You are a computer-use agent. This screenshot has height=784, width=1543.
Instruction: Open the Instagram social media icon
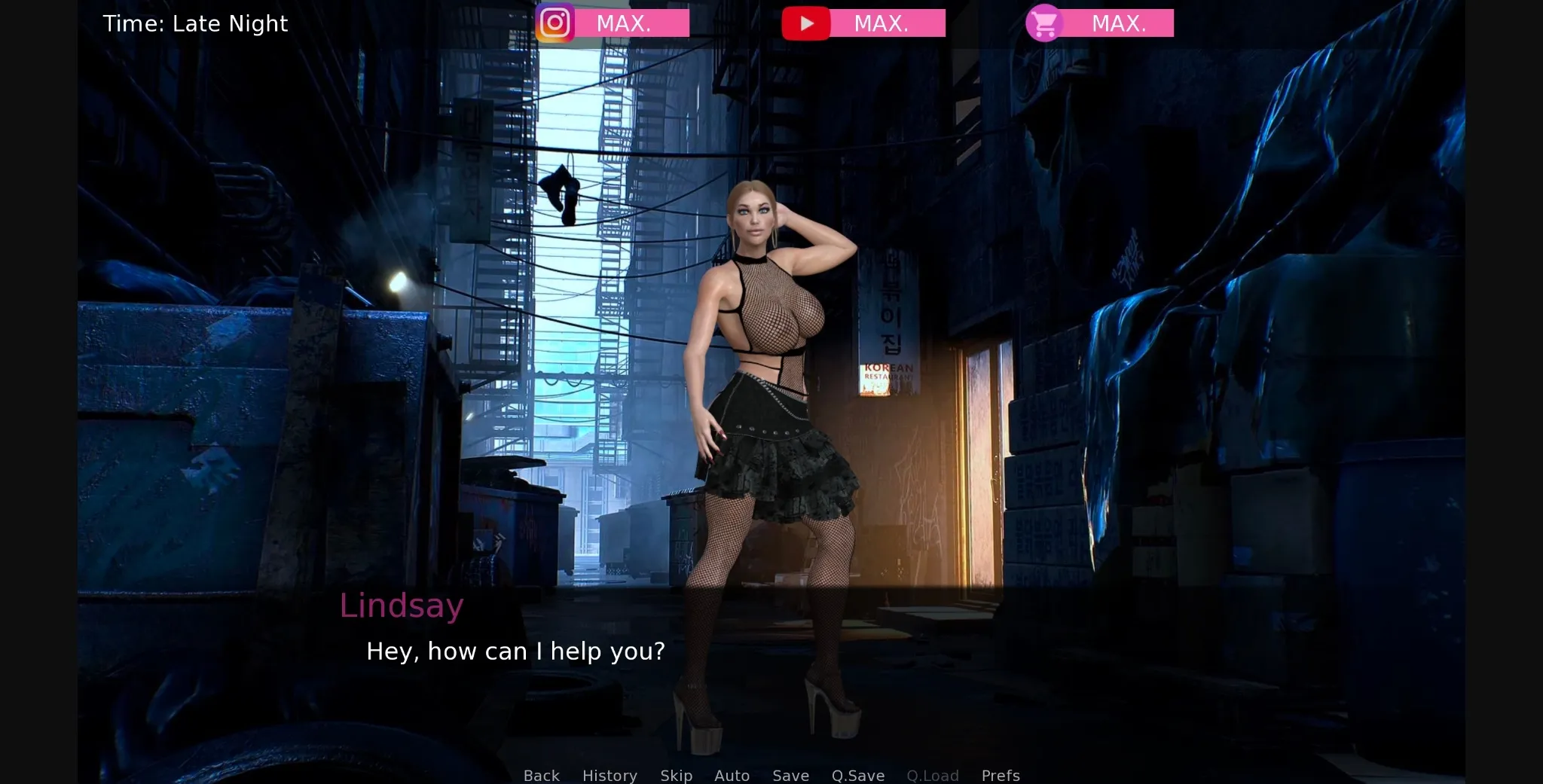554,23
